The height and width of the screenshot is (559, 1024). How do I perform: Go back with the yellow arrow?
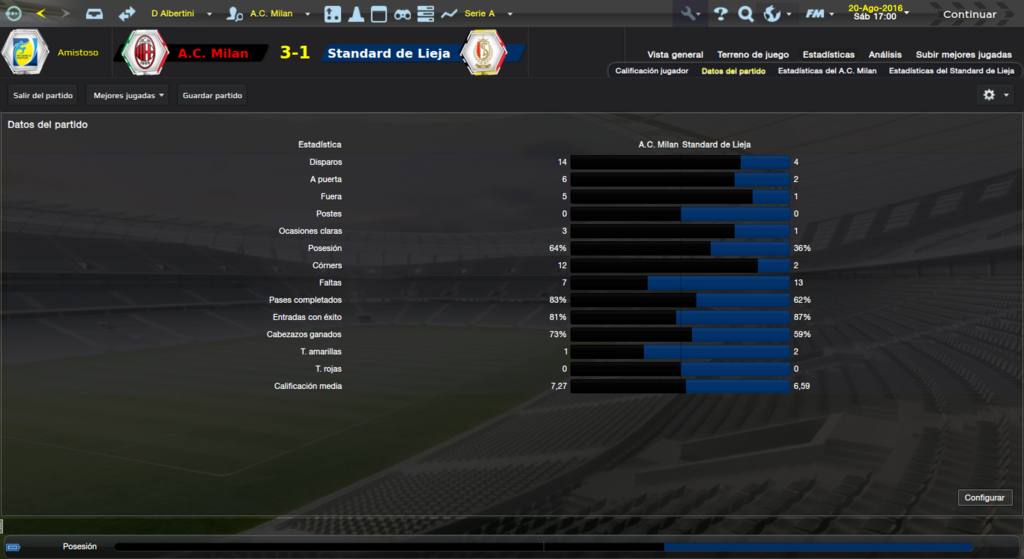click(x=40, y=14)
